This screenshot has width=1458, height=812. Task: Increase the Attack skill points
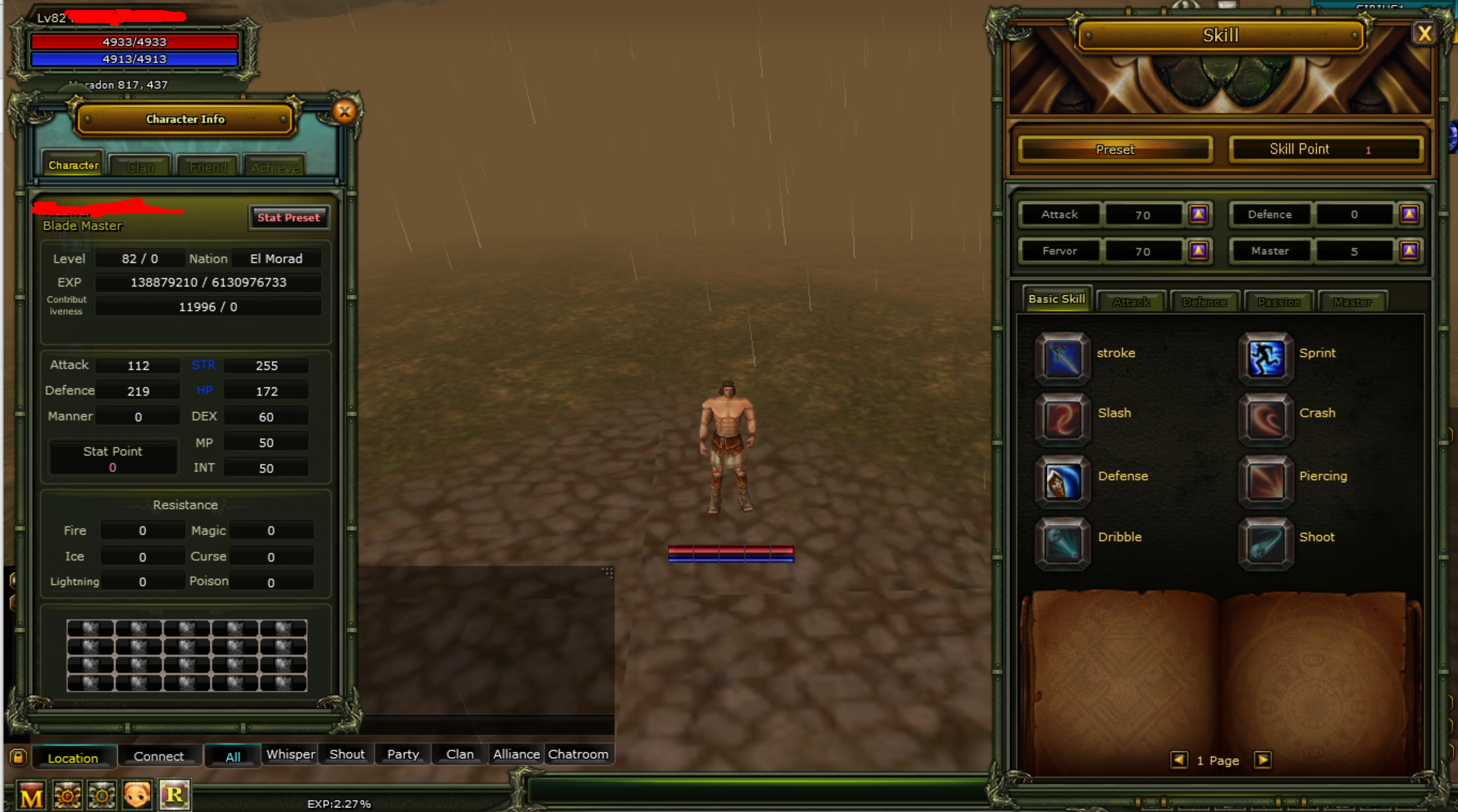[1198, 214]
